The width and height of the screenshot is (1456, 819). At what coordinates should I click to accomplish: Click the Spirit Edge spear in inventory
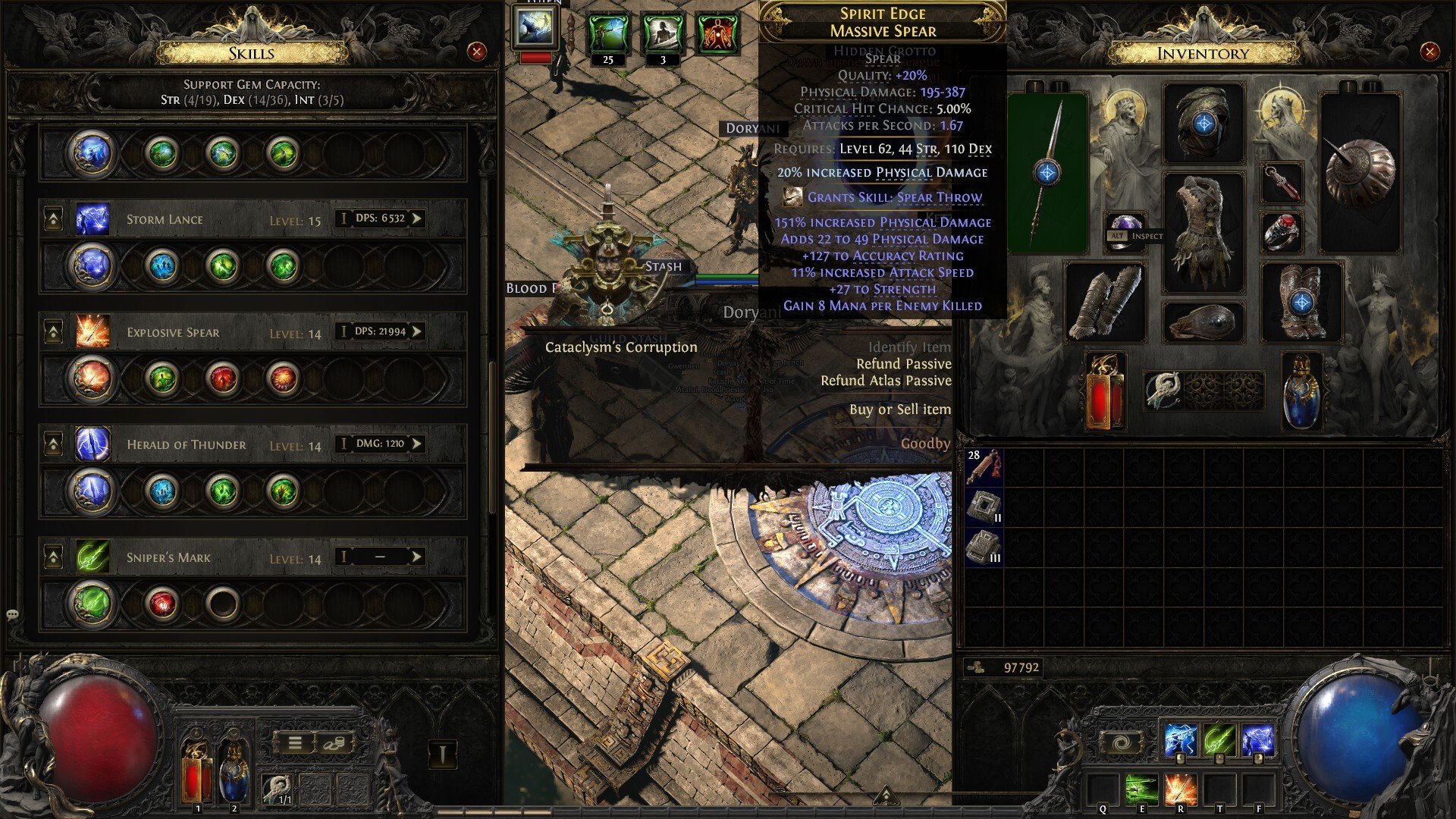pos(1046,171)
